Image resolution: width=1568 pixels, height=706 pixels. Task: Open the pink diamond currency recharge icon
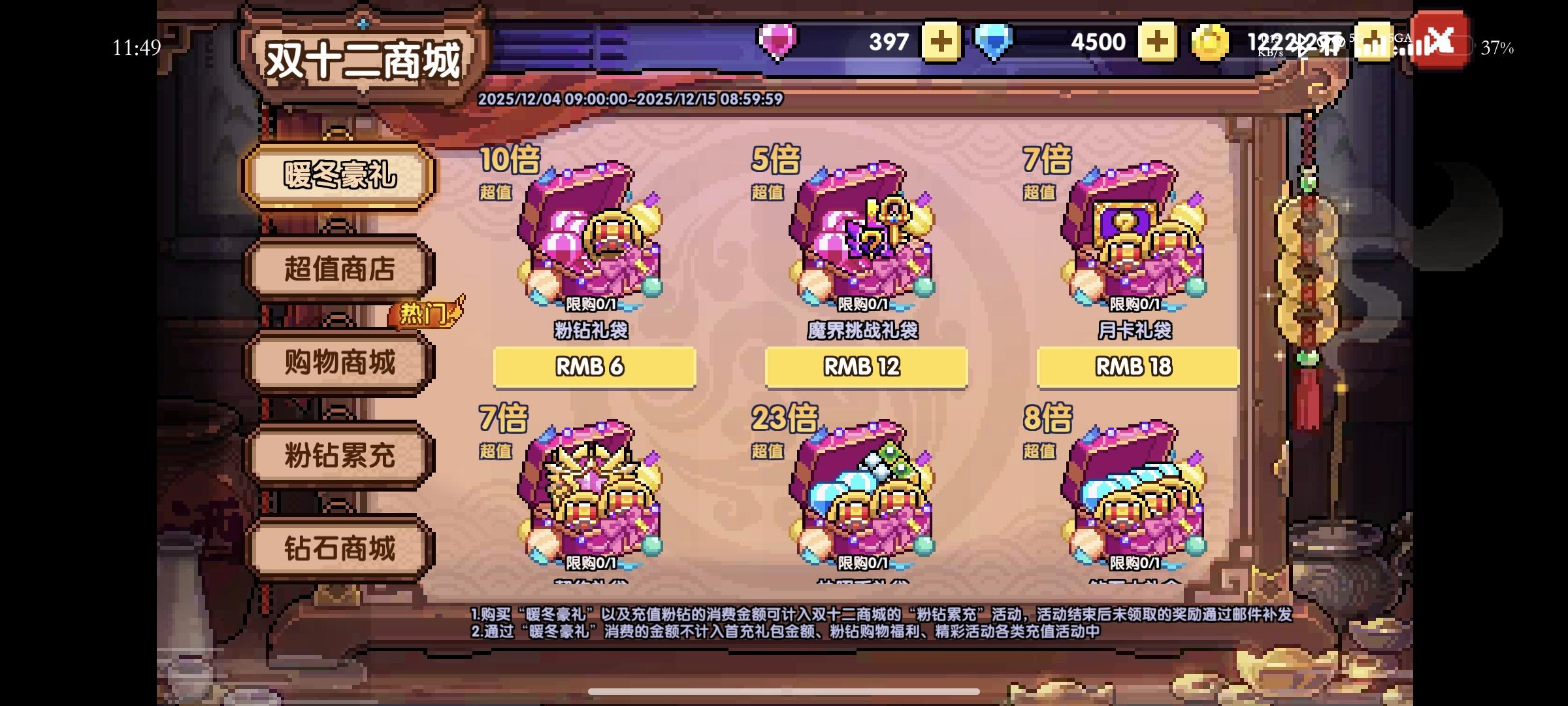click(777, 41)
